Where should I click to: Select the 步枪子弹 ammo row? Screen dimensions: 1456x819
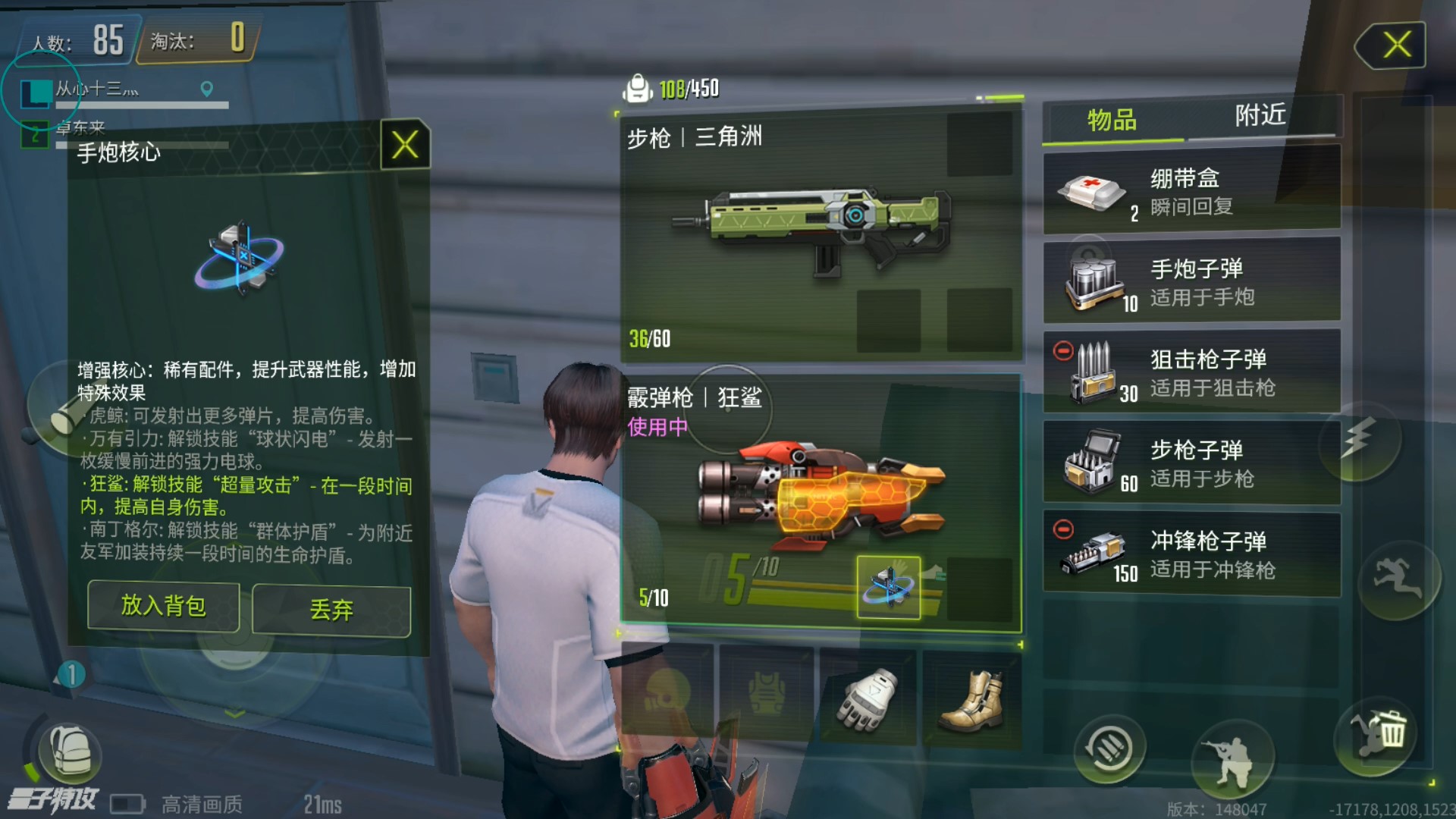(x=1191, y=463)
